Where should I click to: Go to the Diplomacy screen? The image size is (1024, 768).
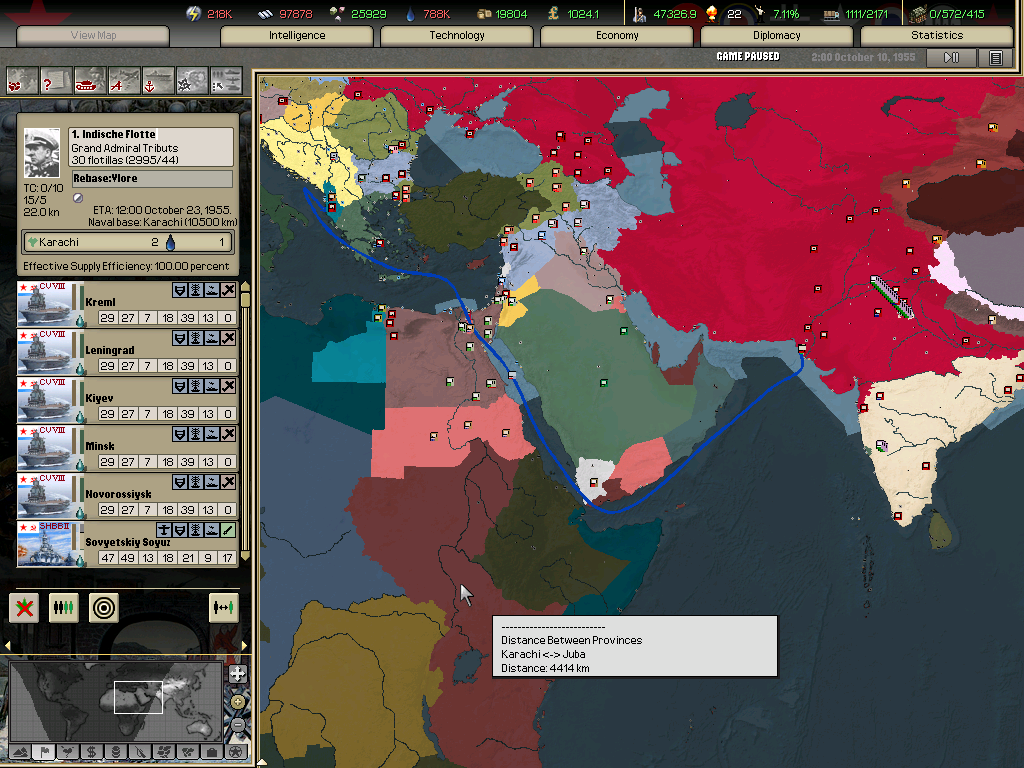pyautogui.click(x=777, y=35)
